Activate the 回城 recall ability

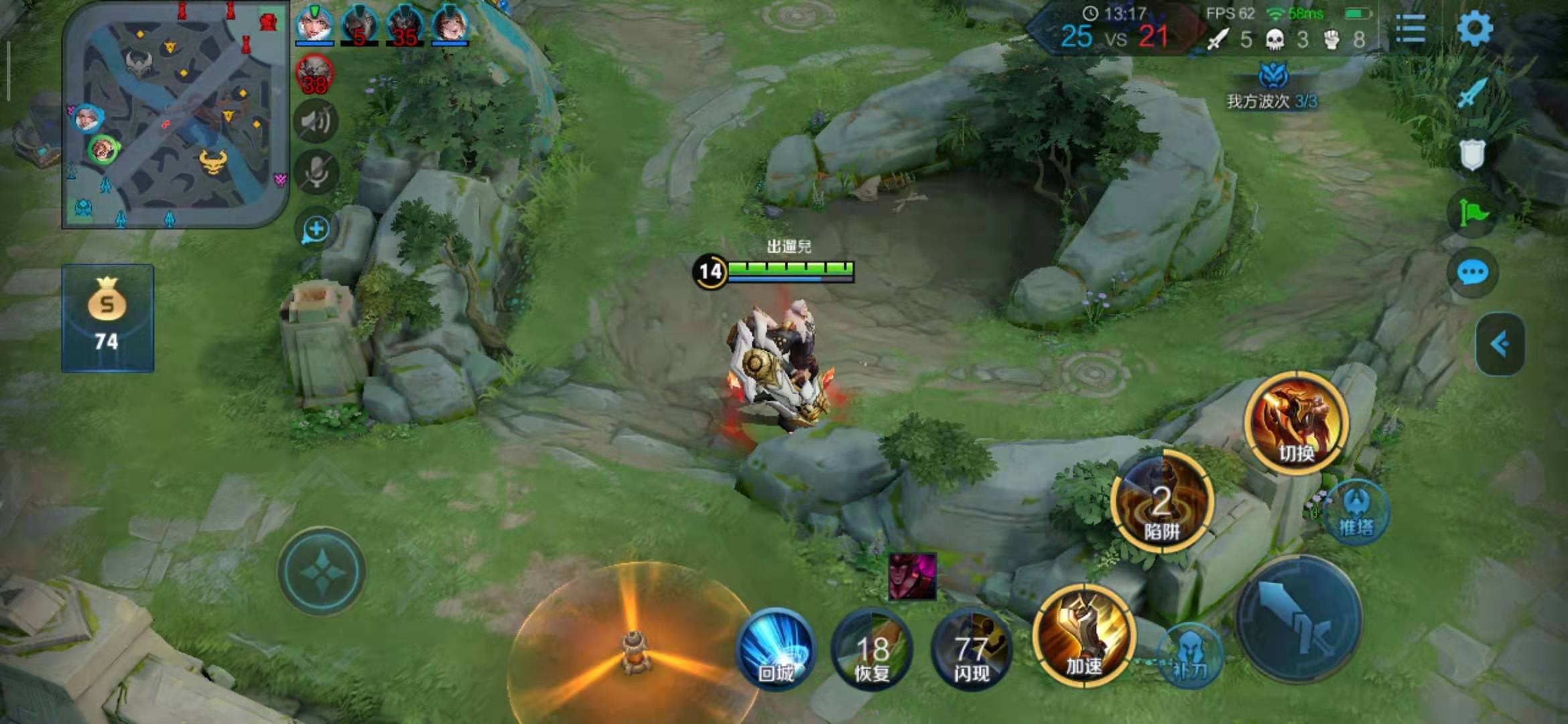coord(776,649)
